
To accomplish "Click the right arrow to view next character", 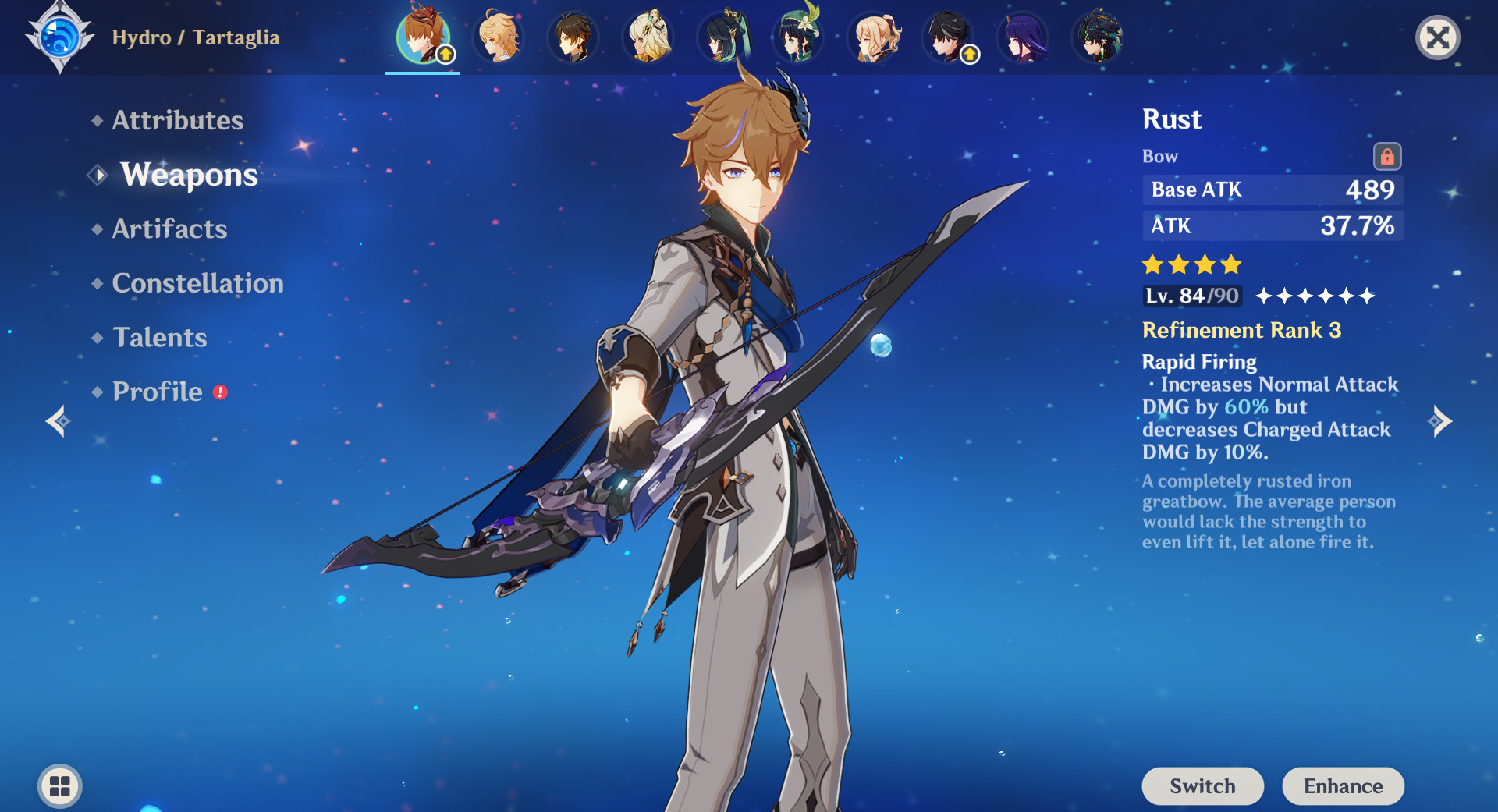I will tap(1439, 420).
